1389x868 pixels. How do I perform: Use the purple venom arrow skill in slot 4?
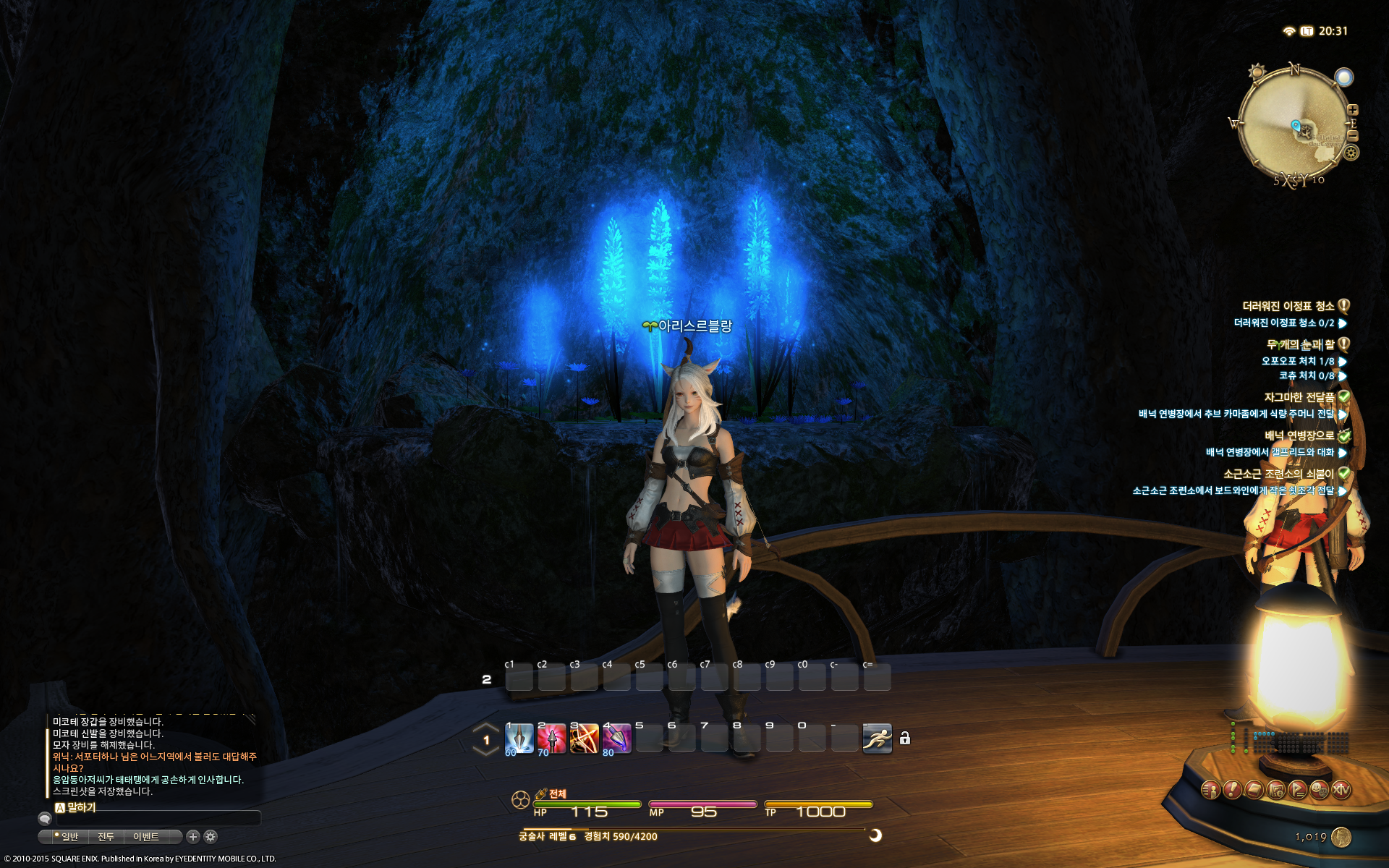[616, 739]
